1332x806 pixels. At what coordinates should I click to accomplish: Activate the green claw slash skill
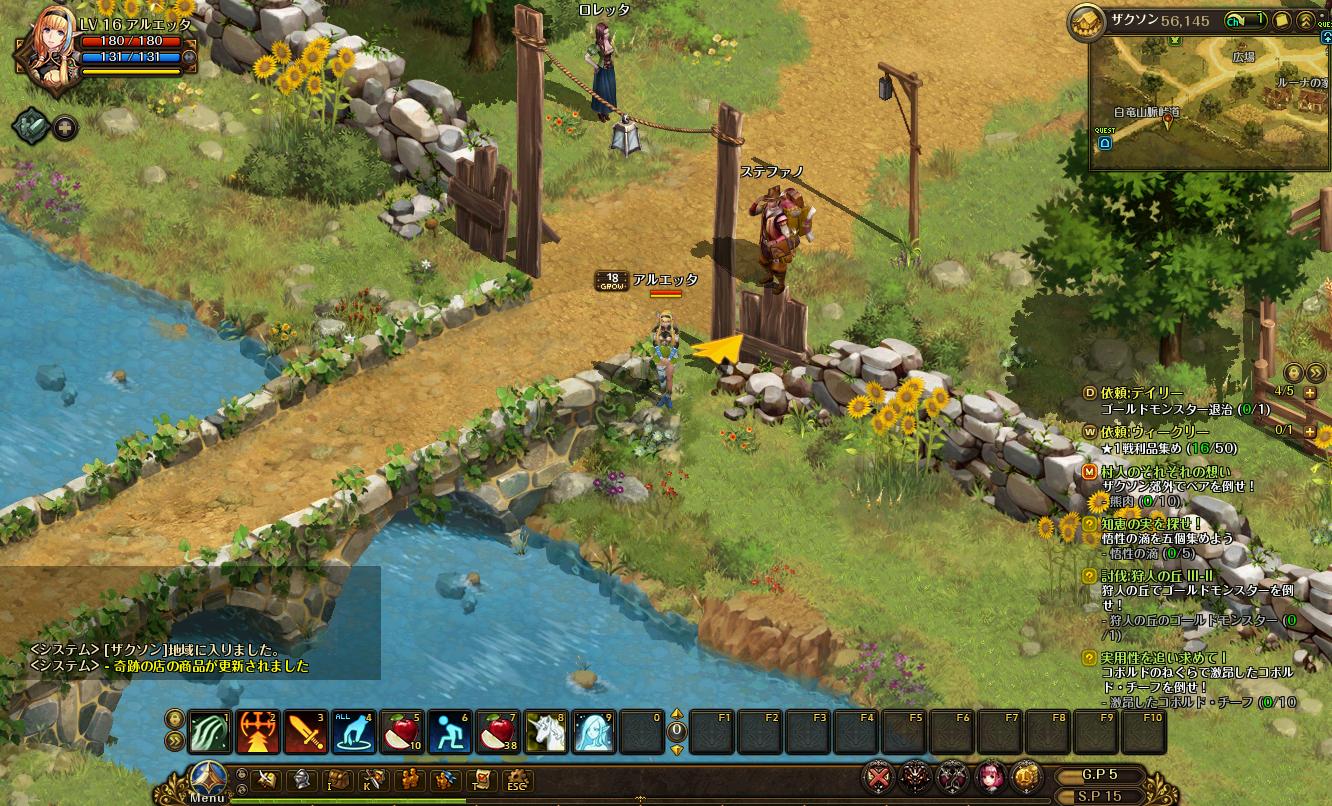pyautogui.click(x=209, y=732)
